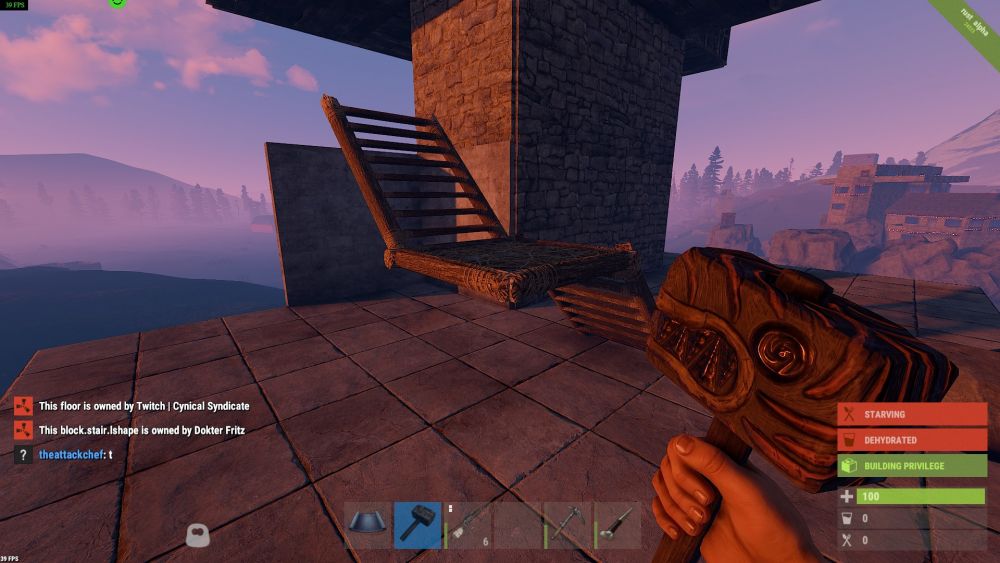This screenshot has width=1000, height=563.
Task: Select the last hotbar tool with metal head
Action: 618,525
